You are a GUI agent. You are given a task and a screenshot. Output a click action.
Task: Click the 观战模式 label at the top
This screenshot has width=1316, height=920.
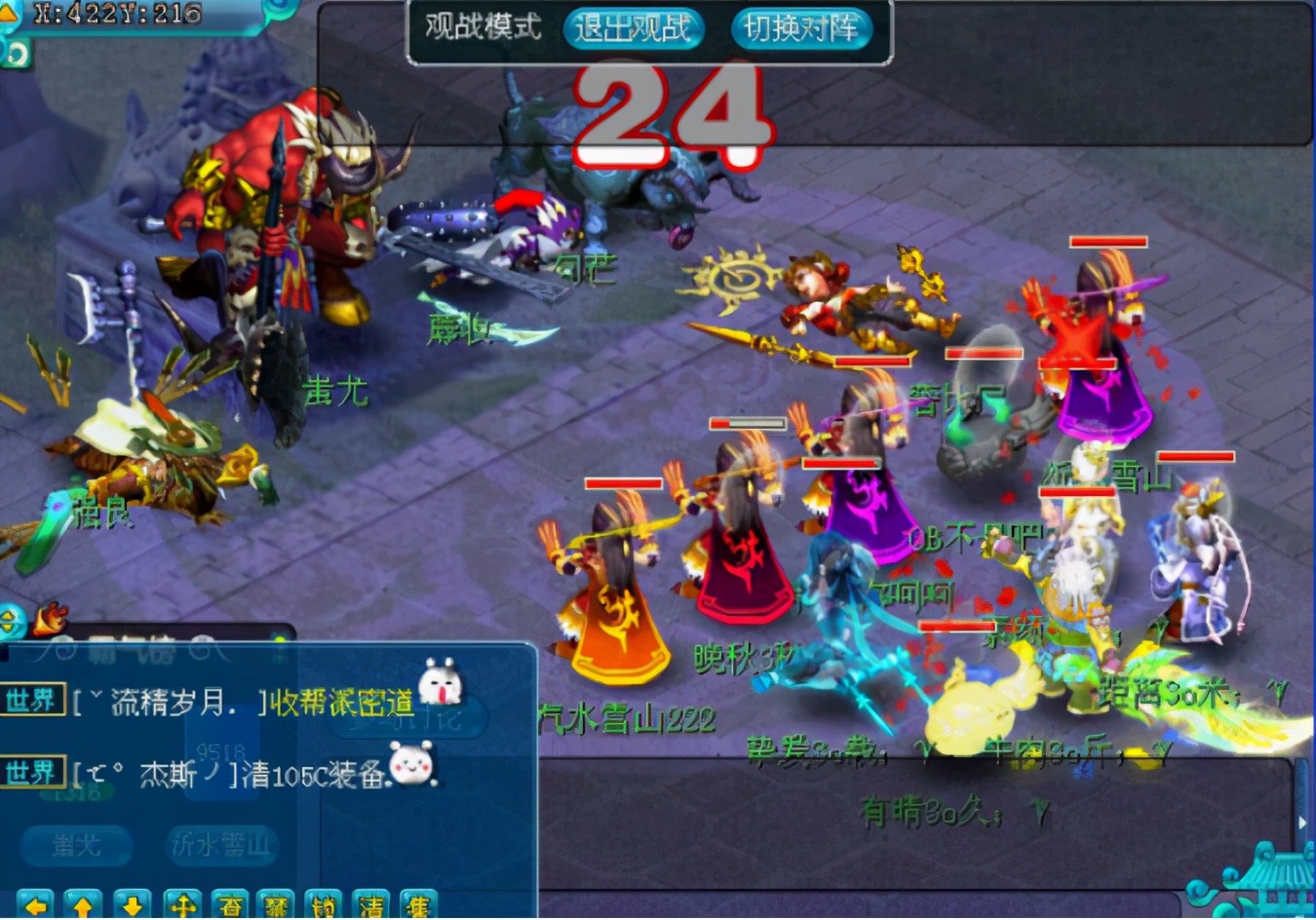[x=481, y=29]
